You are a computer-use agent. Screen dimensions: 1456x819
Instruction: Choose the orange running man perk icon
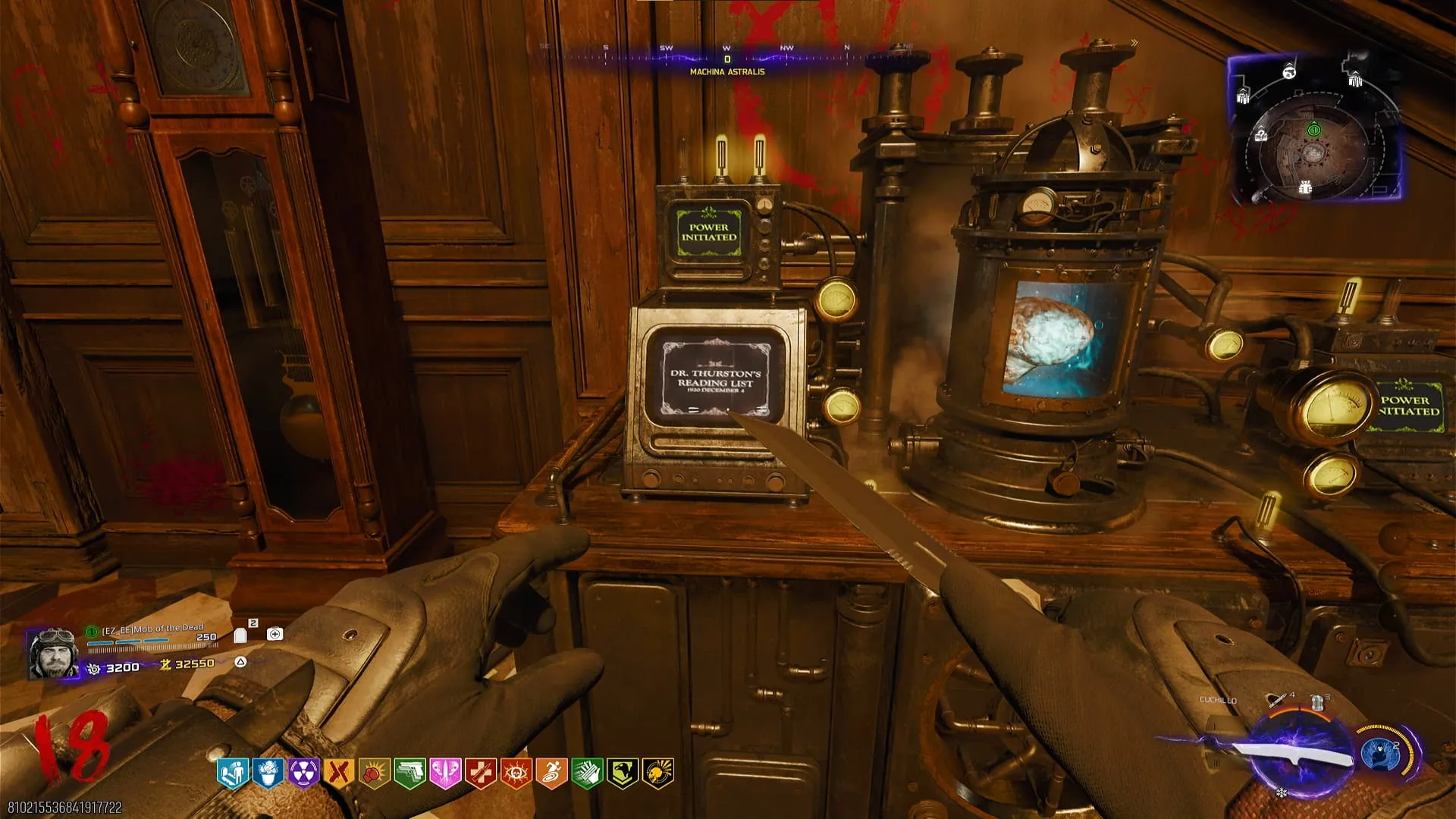551,773
